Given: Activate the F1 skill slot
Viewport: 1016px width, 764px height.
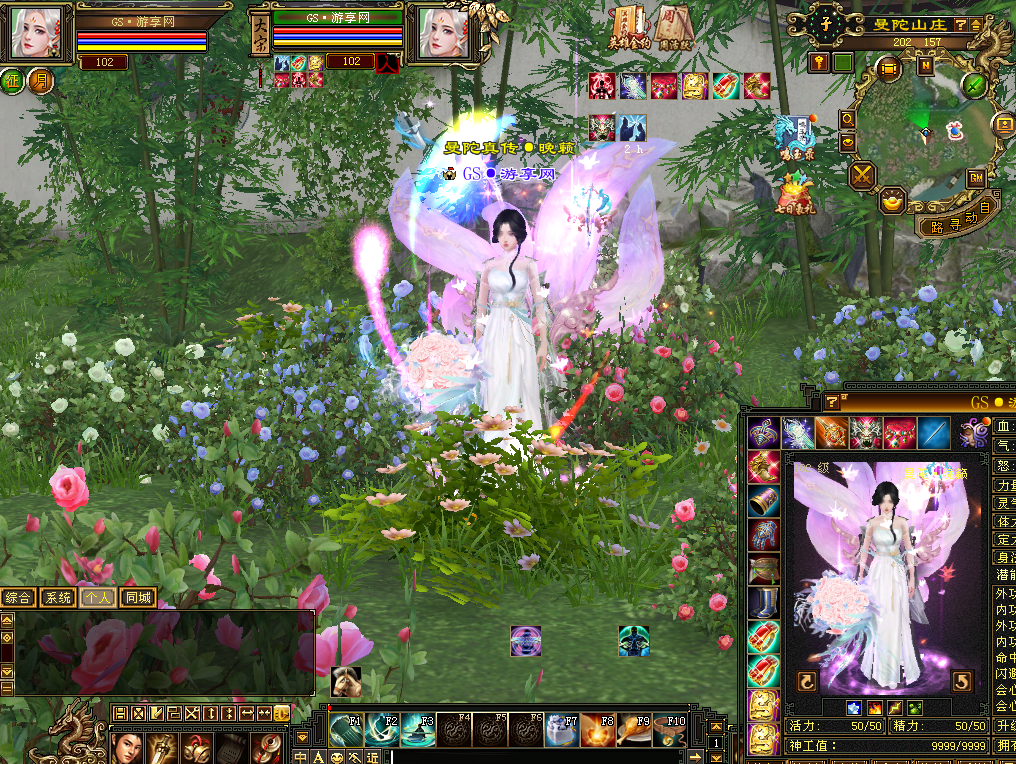Looking at the screenshot, I should (x=345, y=729).
